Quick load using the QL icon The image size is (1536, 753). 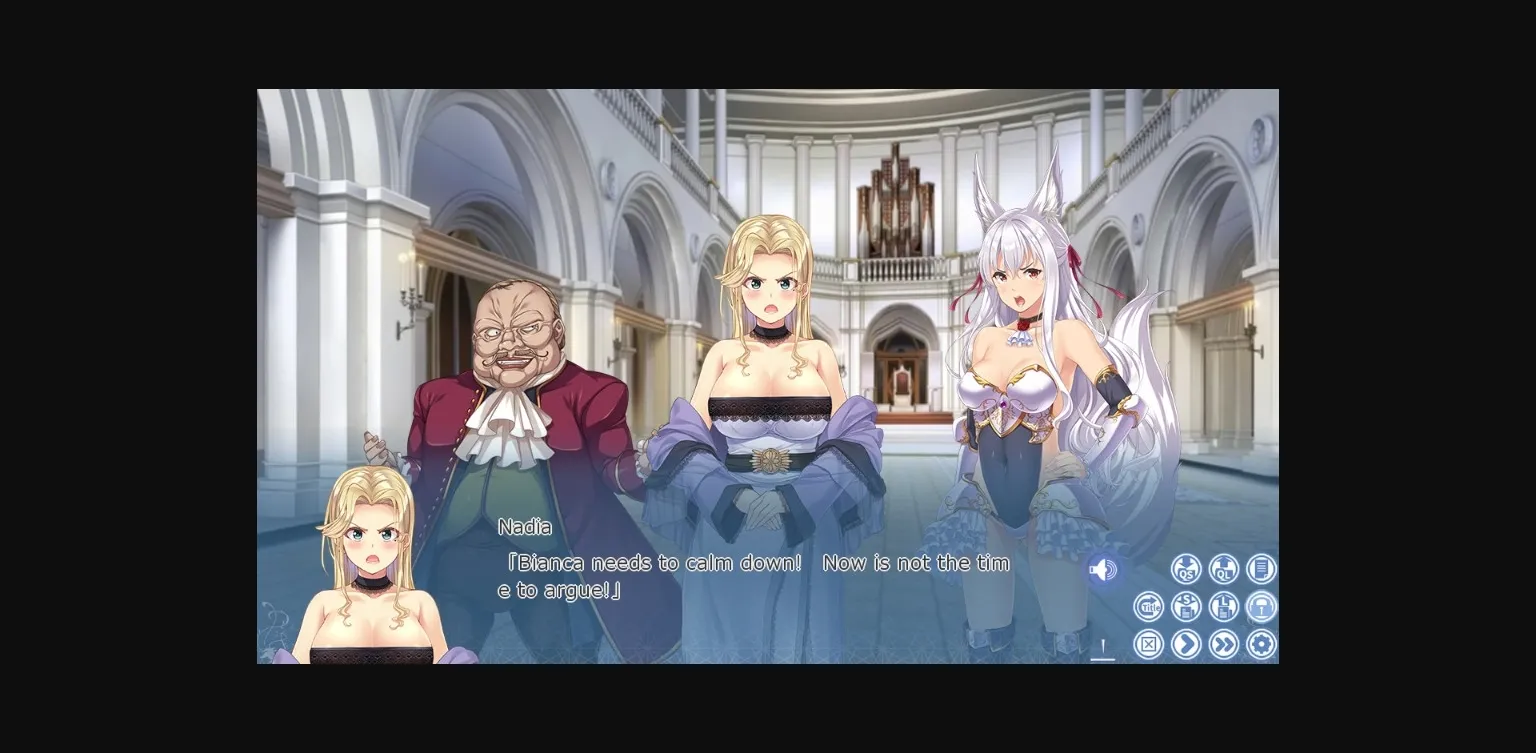click(x=1225, y=569)
